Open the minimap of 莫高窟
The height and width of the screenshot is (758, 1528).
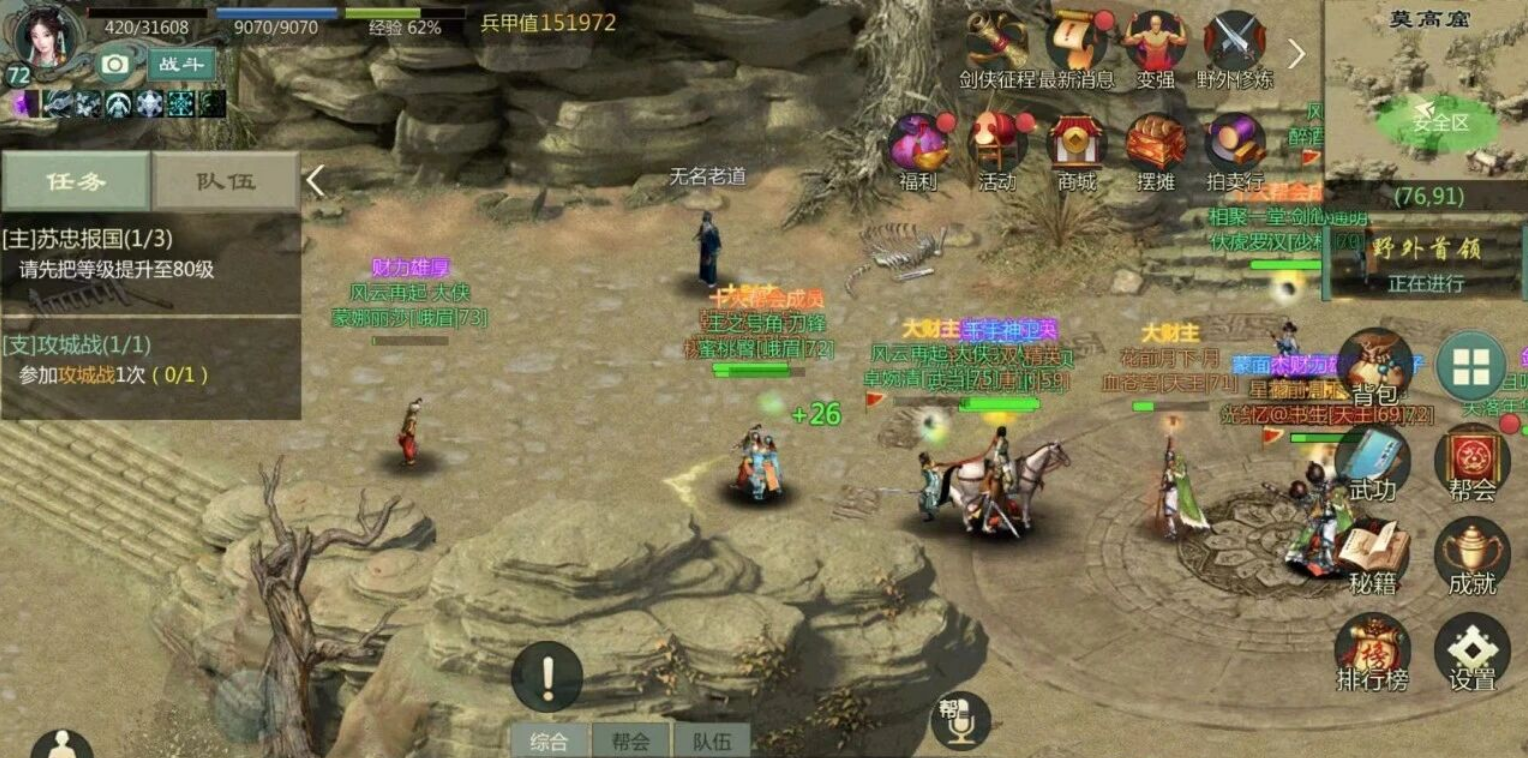tap(1427, 100)
